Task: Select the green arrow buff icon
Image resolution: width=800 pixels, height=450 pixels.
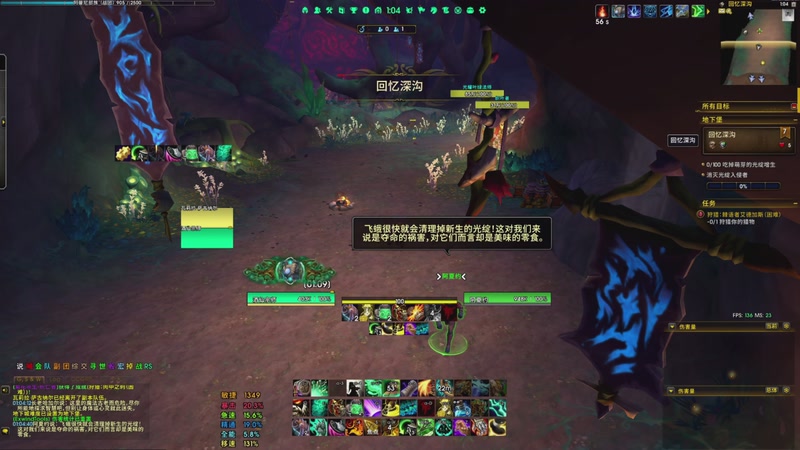Action: 697,11
